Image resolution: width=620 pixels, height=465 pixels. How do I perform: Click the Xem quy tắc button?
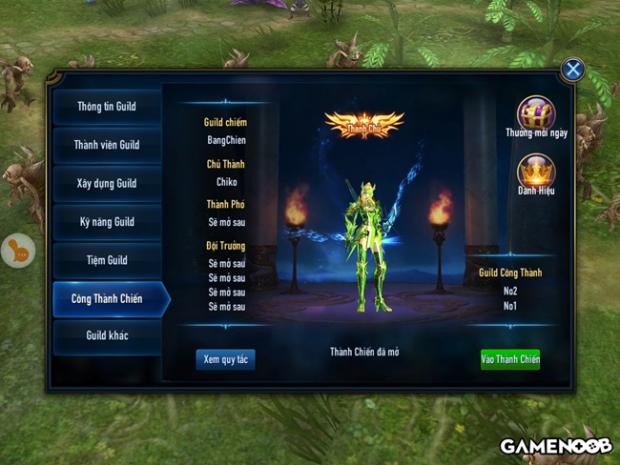(x=225, y=359)
